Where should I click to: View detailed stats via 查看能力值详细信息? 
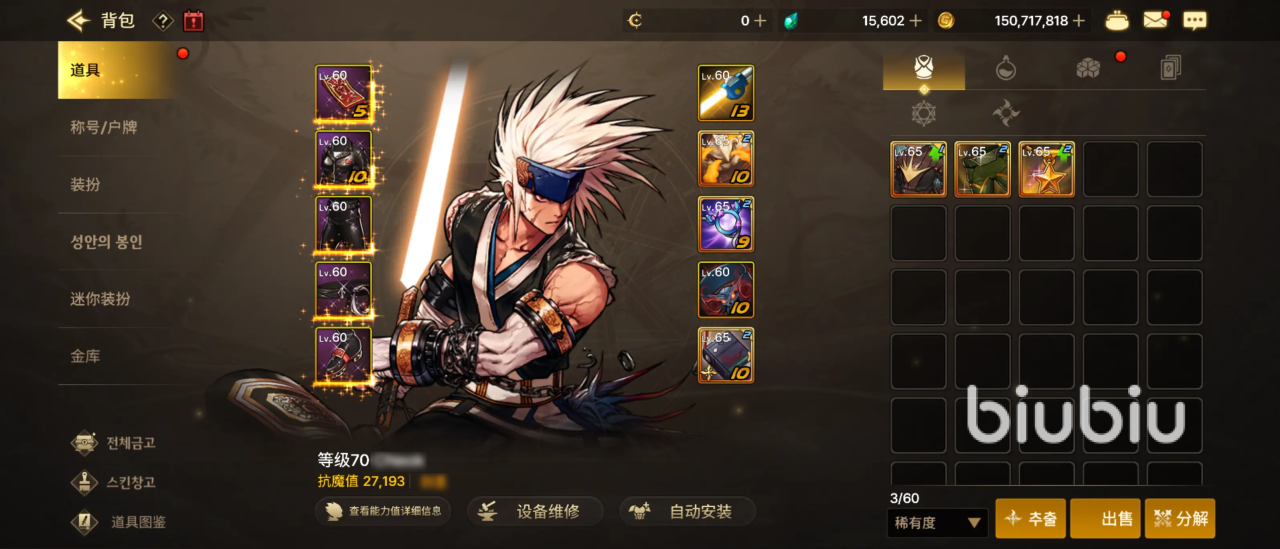(x=382, y=512)
